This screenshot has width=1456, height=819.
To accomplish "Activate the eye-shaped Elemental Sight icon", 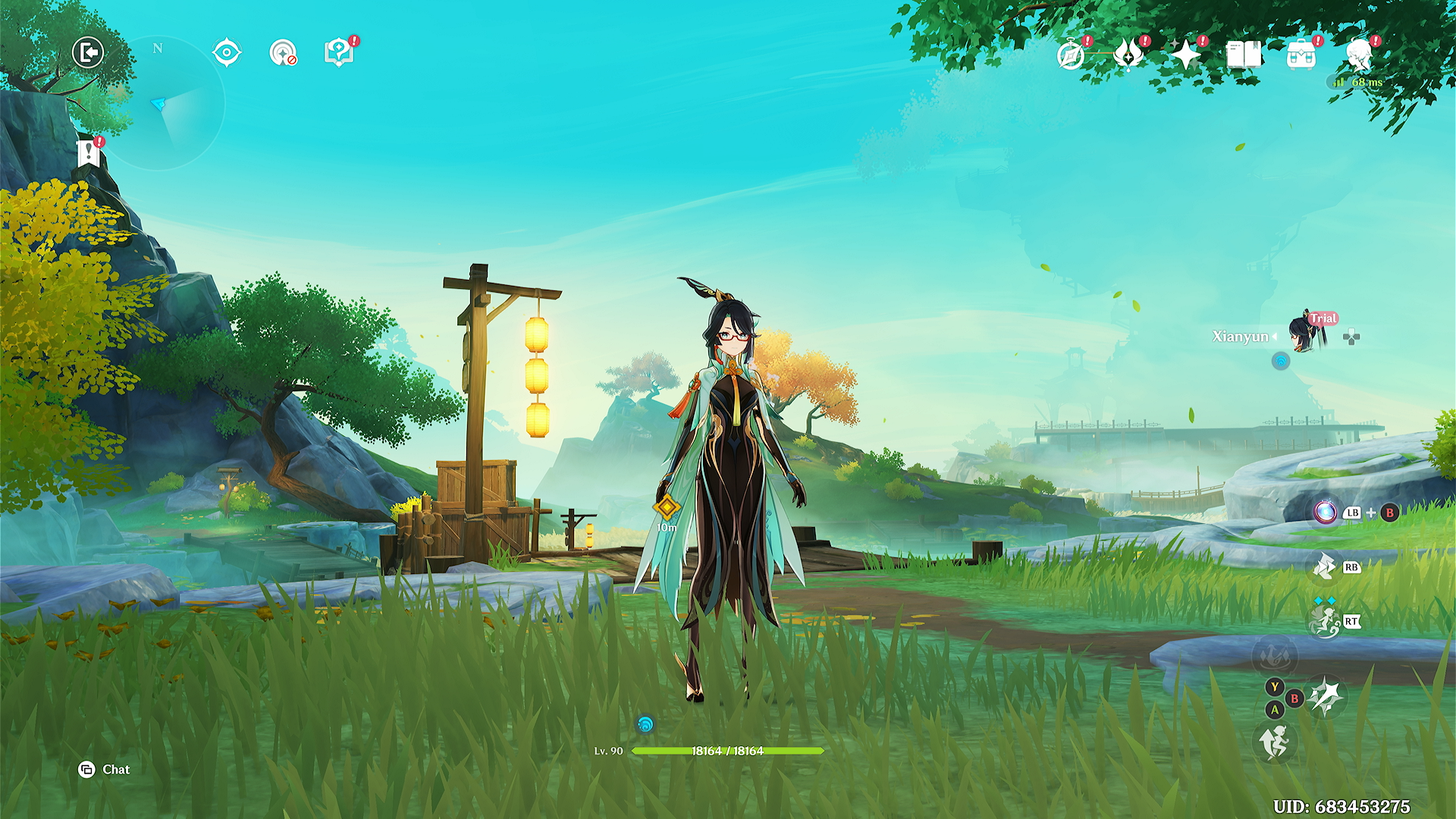I will point(227,53).
